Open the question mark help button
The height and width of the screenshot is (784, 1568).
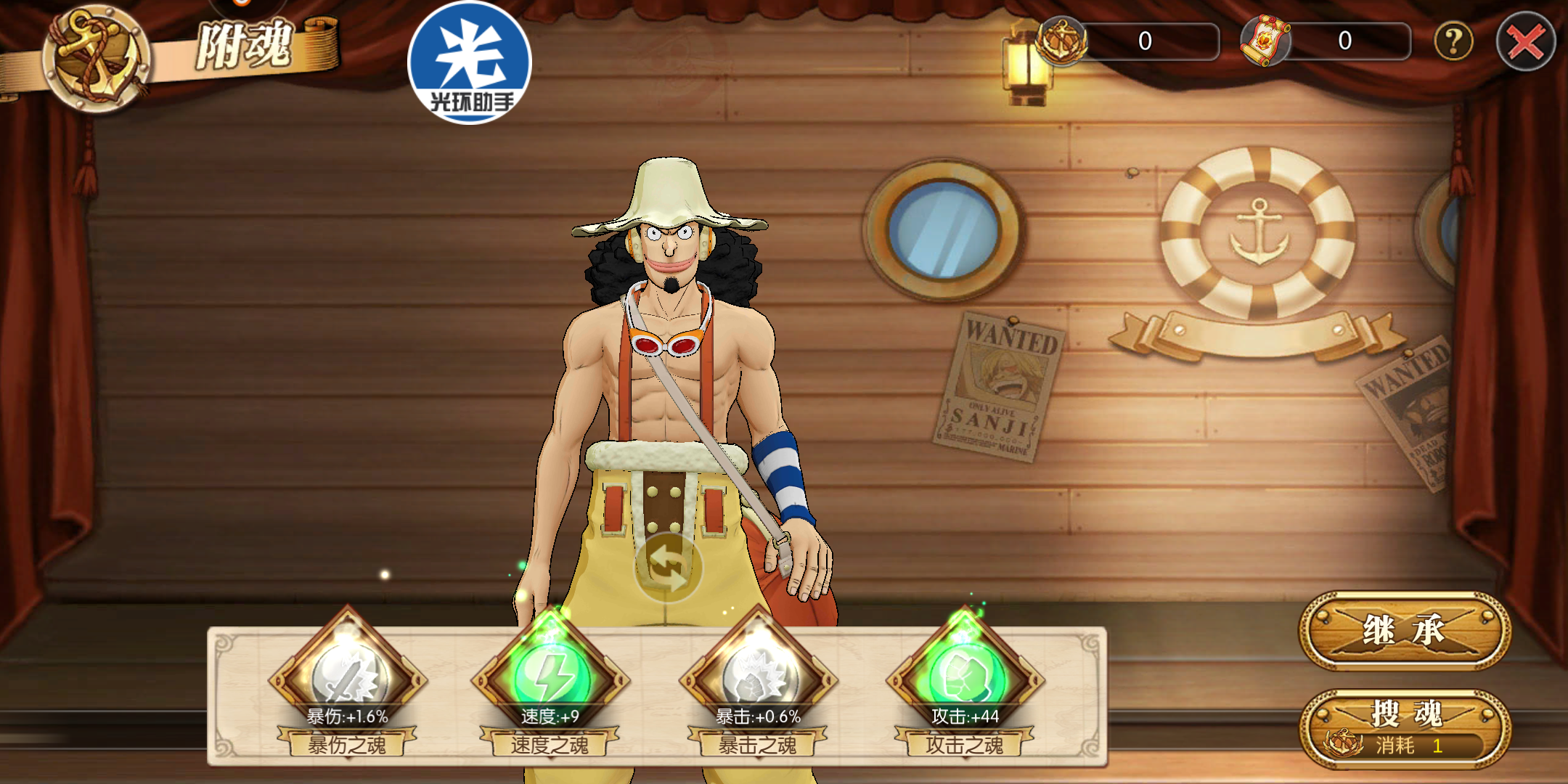[1453, 41]
